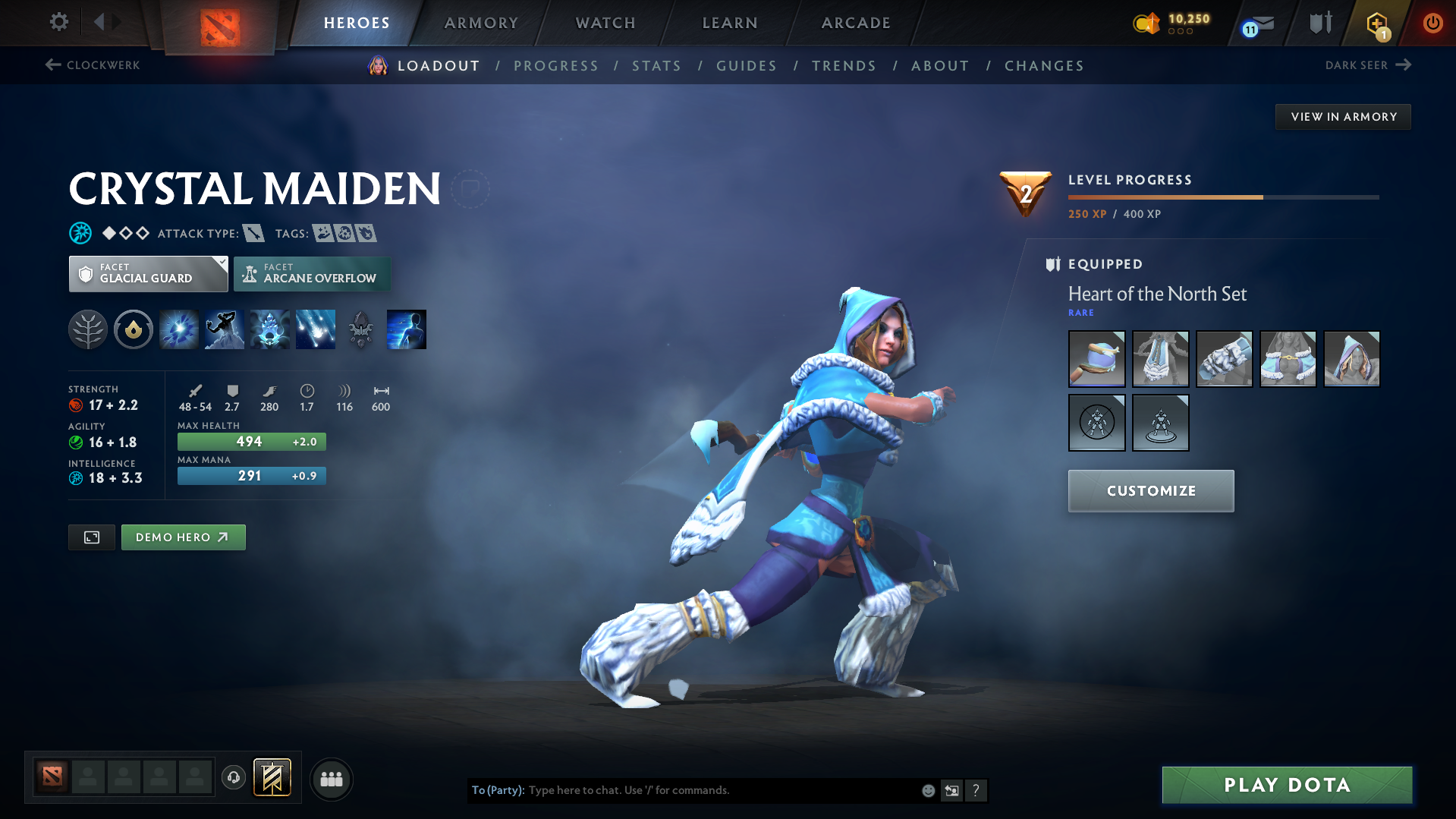Viewport: 1456px width, 819px height.
Task: Open the settings gear menu
Action: pyautogui.click(x=58, y=22)
